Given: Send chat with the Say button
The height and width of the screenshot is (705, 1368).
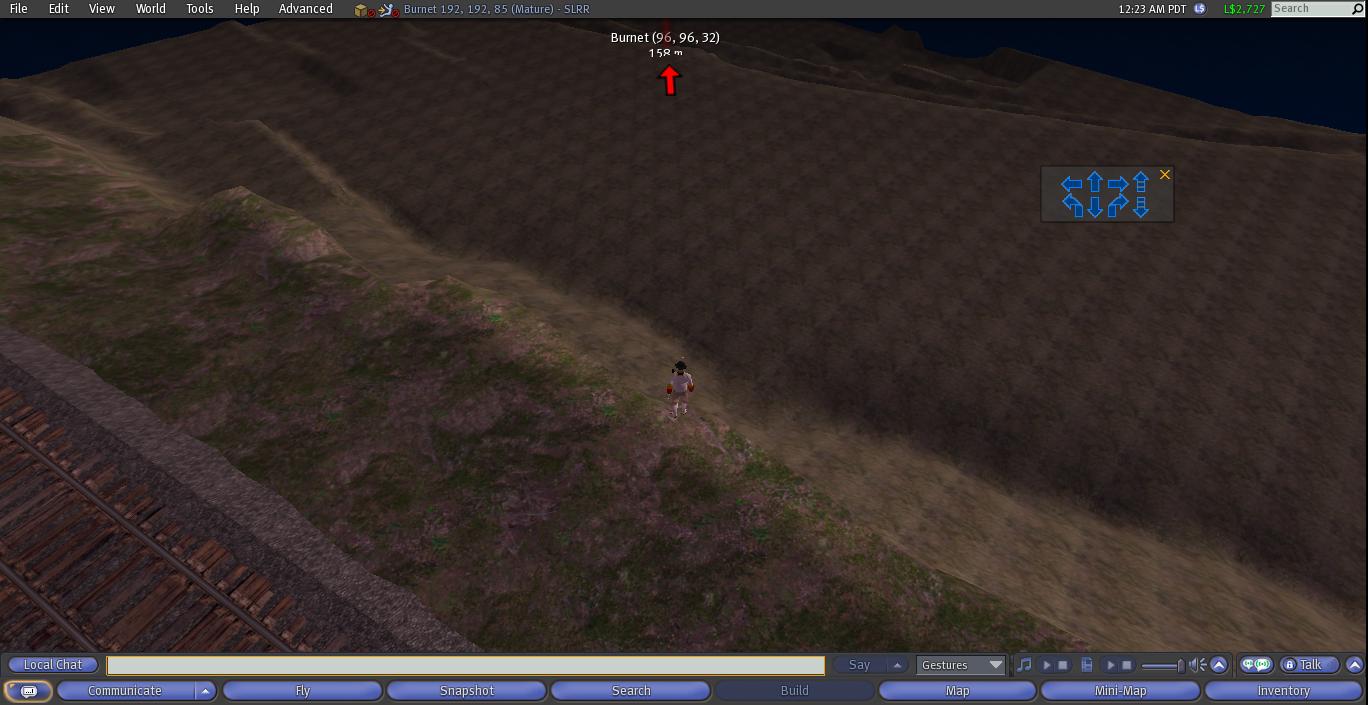Looking at the screenshot, I should 859,665.
